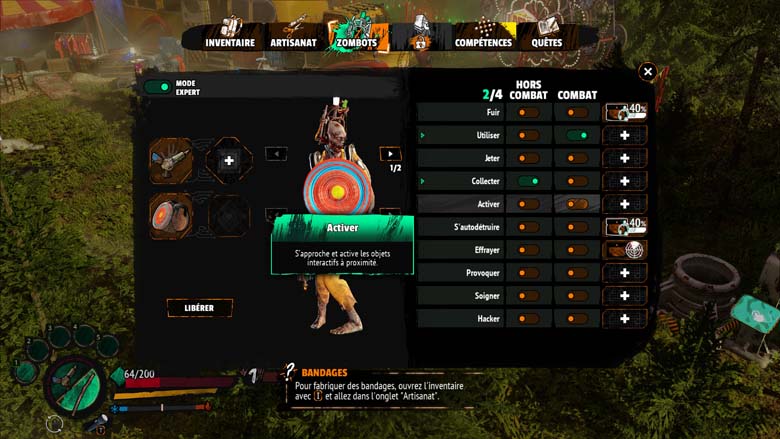Toggle Soigner for Hors Combat
780x439 pixels.
(528, 296)
